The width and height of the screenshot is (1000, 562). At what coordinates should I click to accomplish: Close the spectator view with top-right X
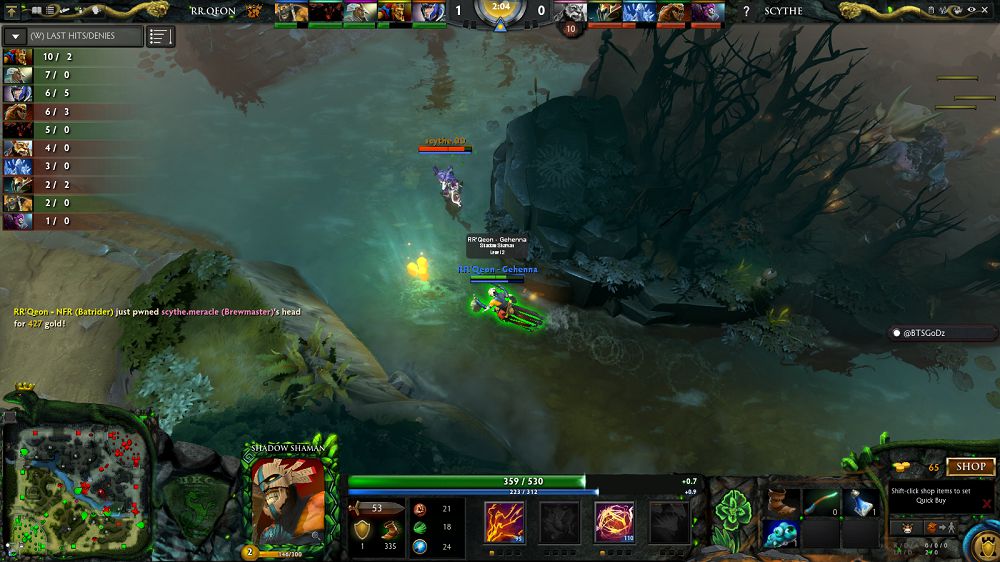[x=986, y=10]
